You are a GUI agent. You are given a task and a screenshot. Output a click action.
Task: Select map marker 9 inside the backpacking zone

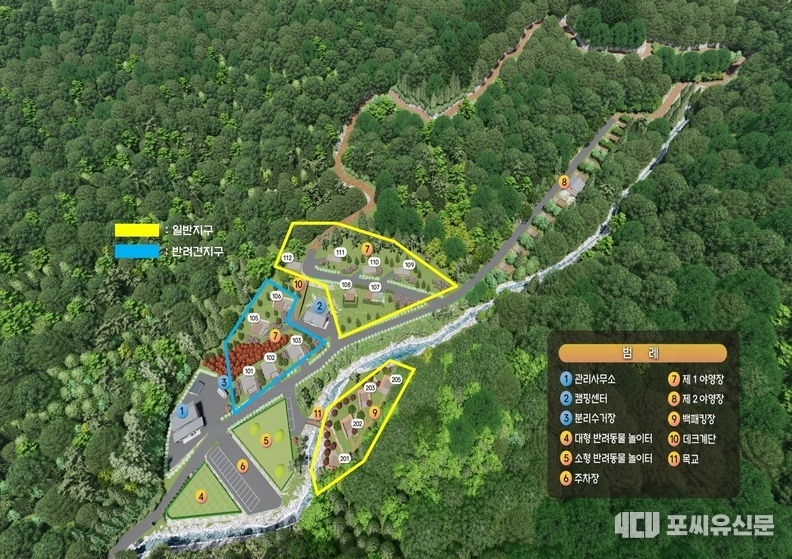(375, 411)
